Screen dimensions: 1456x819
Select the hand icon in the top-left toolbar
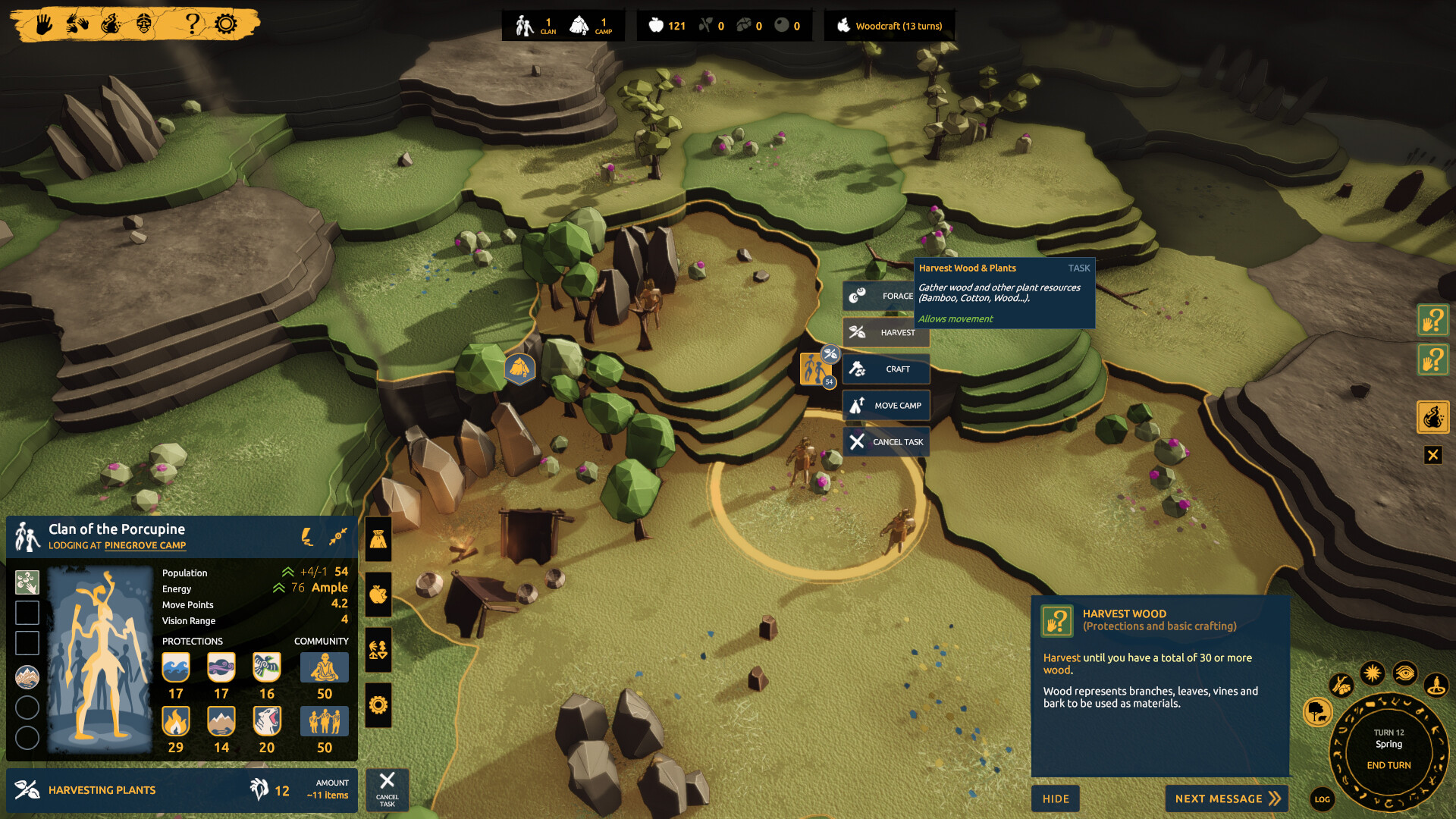(x=45, y=23)
